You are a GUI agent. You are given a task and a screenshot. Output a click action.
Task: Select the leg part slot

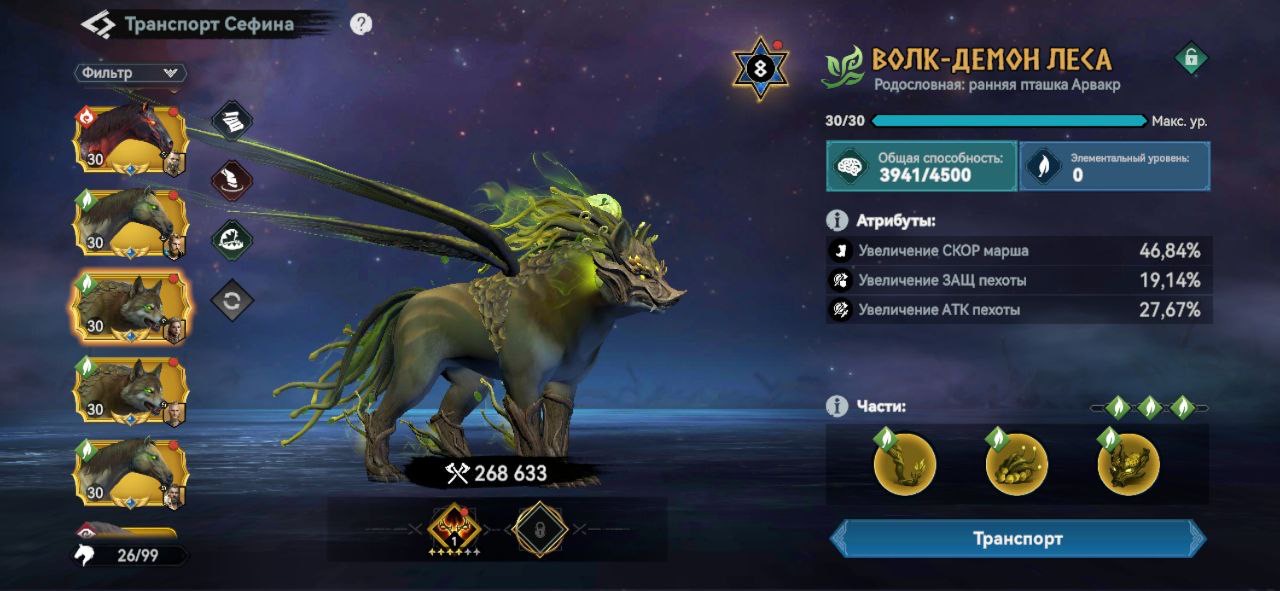[x=904, y=465]
